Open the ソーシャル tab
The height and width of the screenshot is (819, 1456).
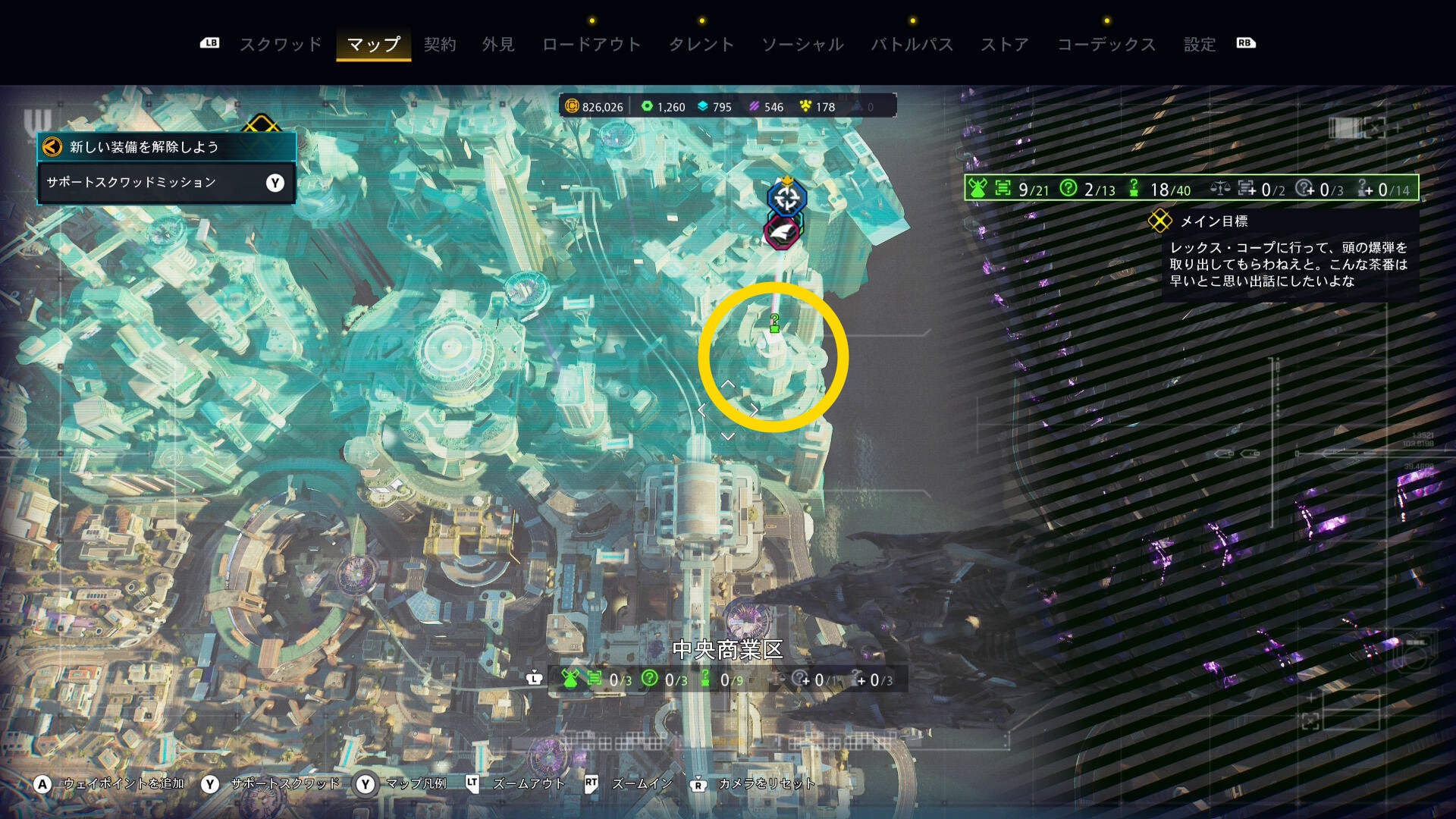802,45
